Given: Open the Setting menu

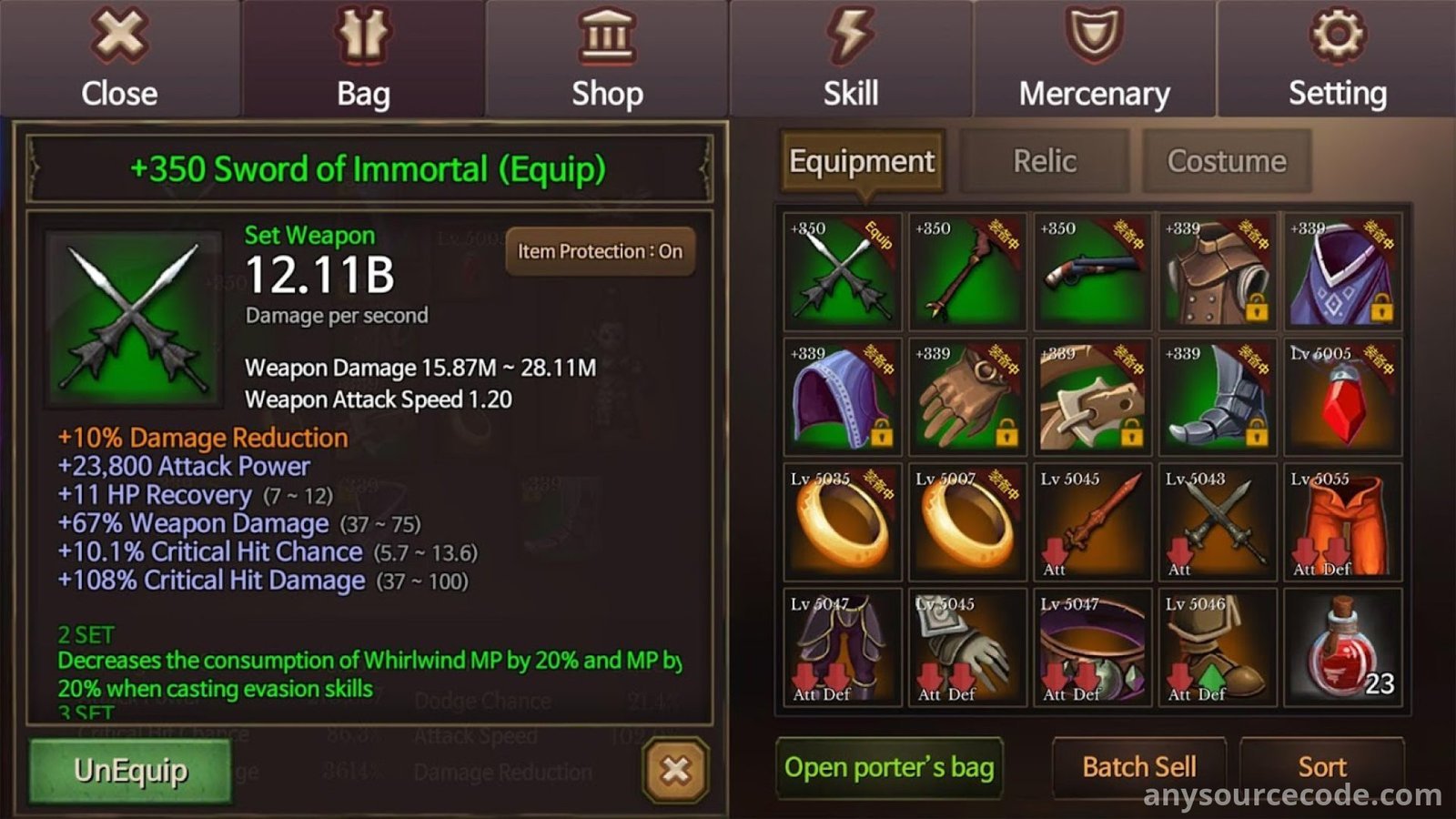Looking at the screenshot, I should click(1337, 58).
